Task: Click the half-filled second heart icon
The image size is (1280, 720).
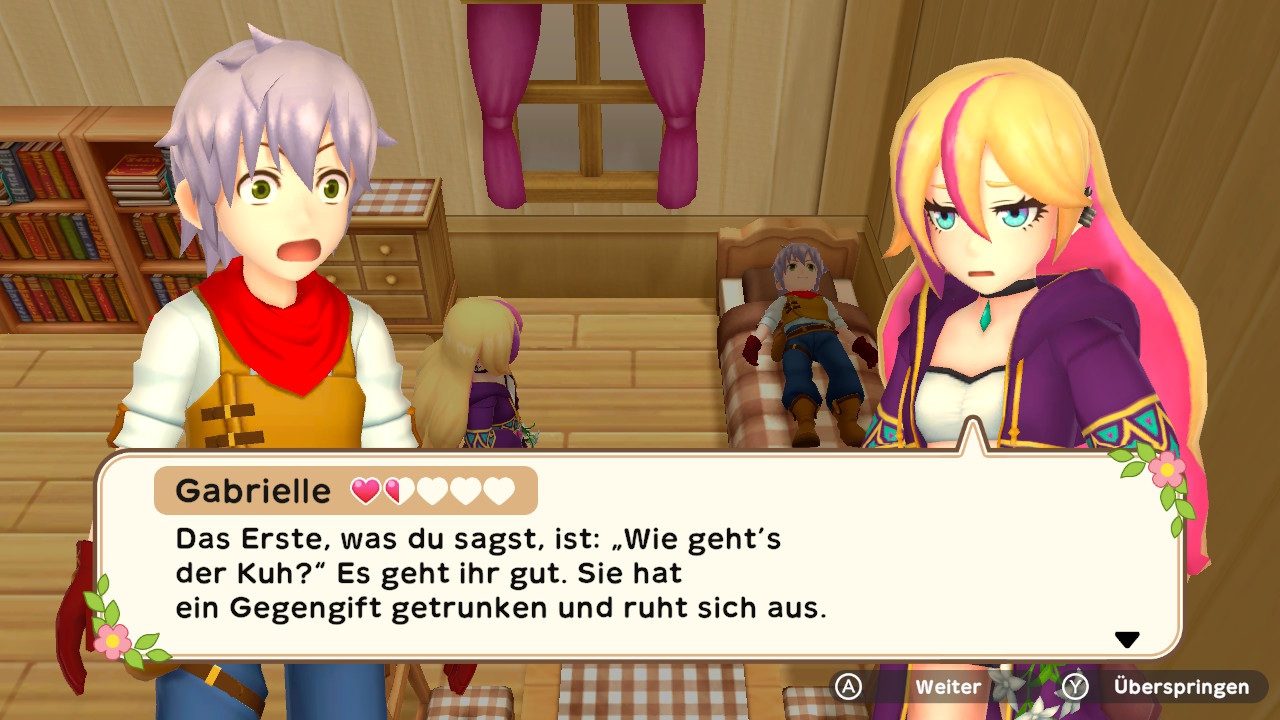Action: click(399, 490)
